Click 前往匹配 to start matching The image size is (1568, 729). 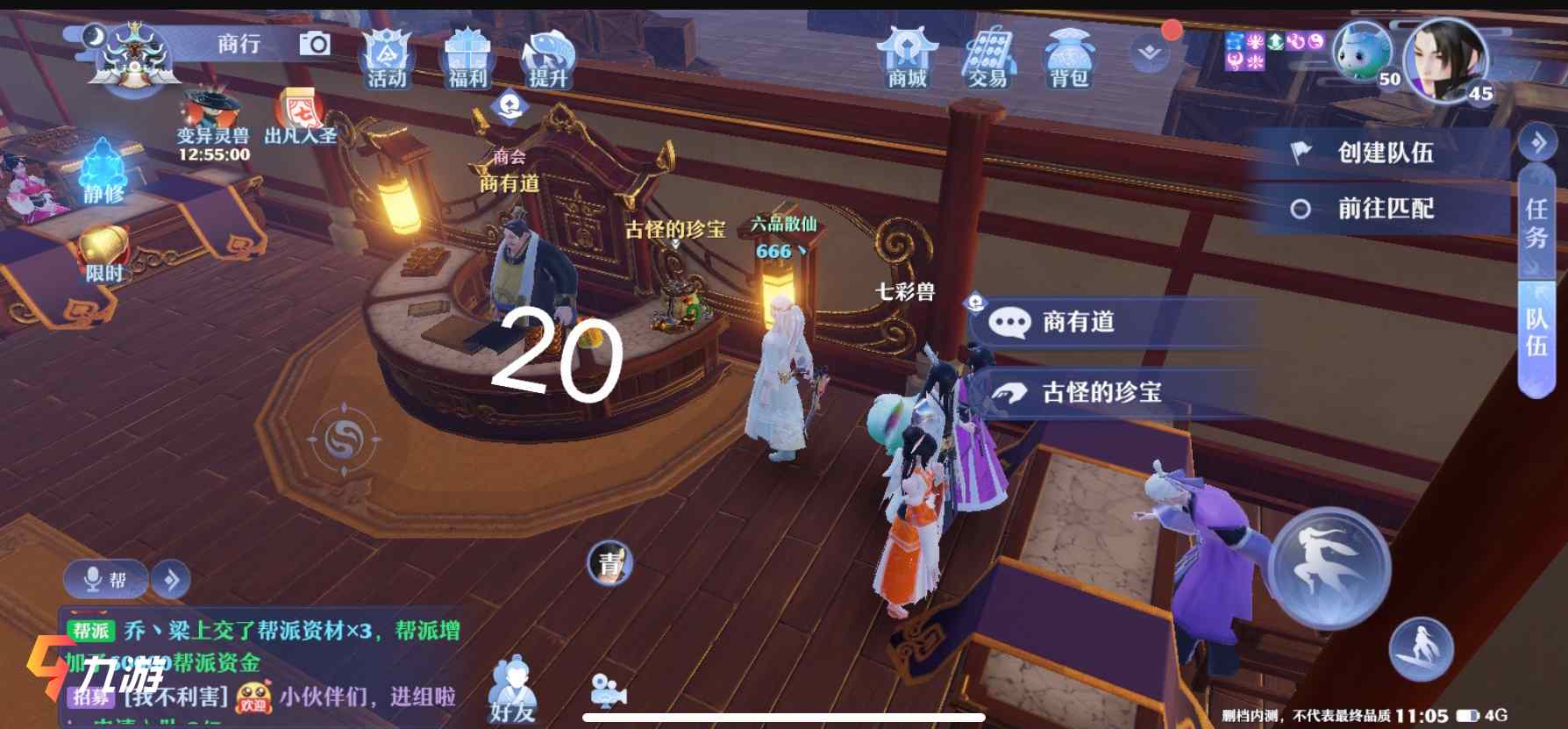tap(1386, 208)
